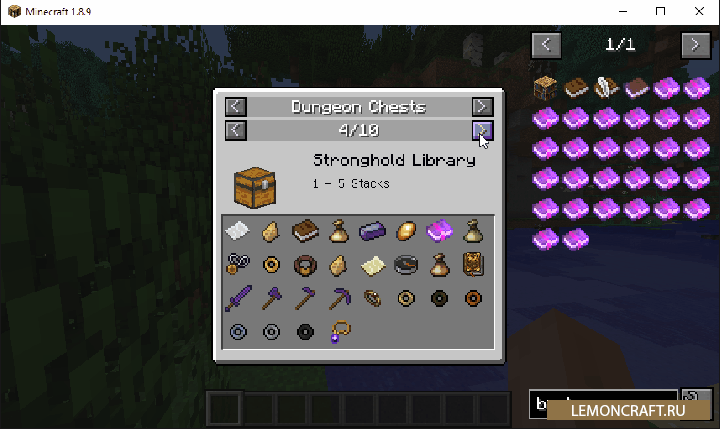Switch to the next loot category

tap(482, 106)
